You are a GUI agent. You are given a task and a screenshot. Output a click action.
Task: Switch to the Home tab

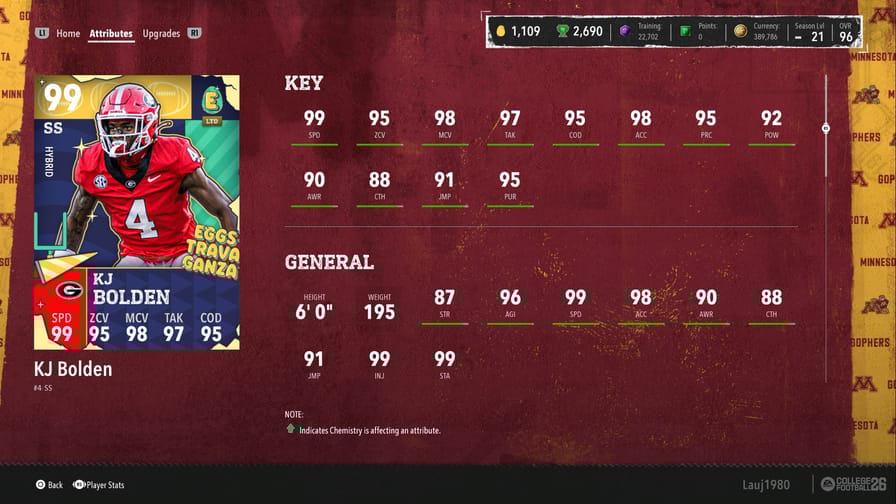(68, 33)
